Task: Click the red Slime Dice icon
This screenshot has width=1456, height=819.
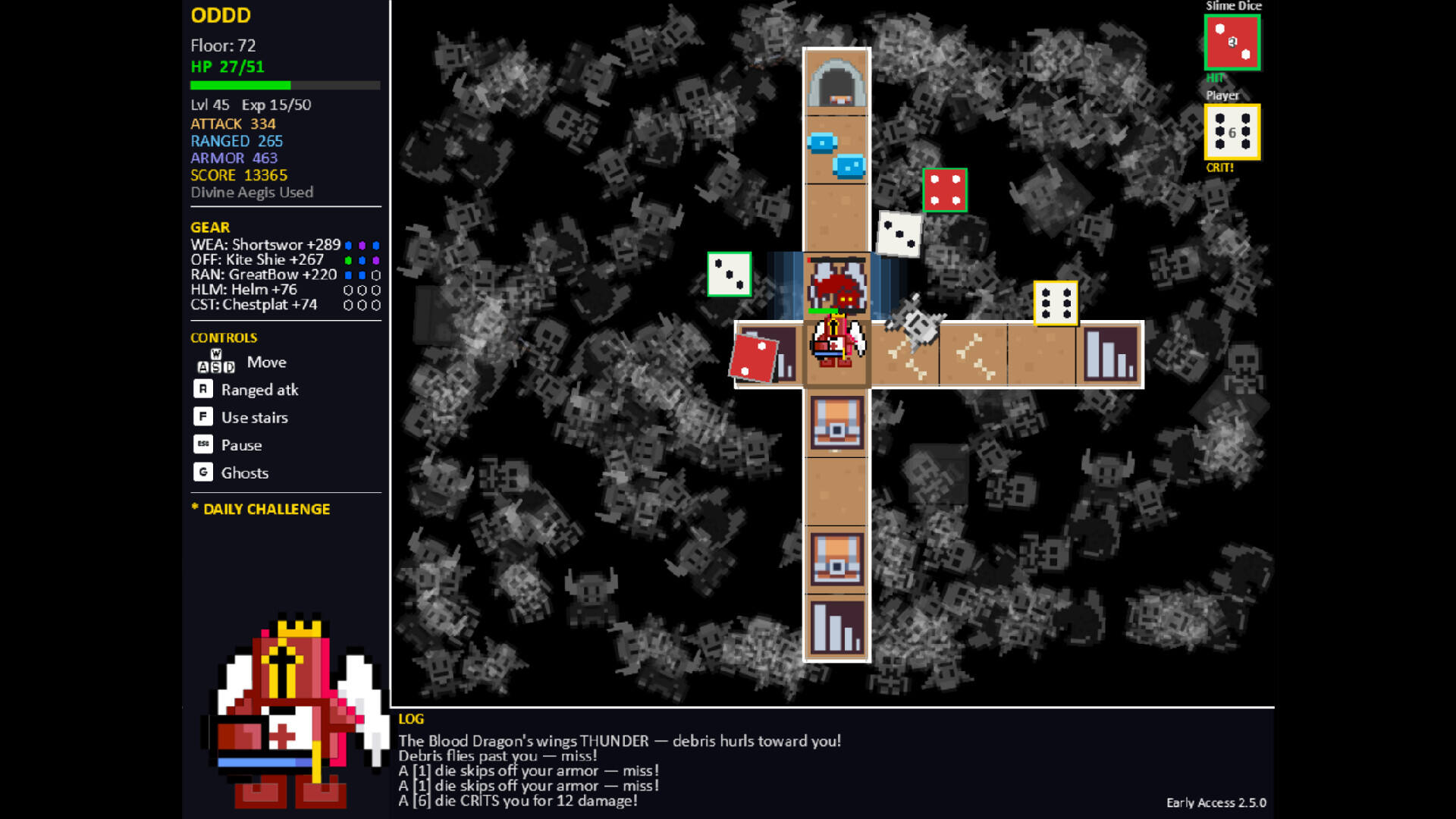Action: click(1232, 42)
